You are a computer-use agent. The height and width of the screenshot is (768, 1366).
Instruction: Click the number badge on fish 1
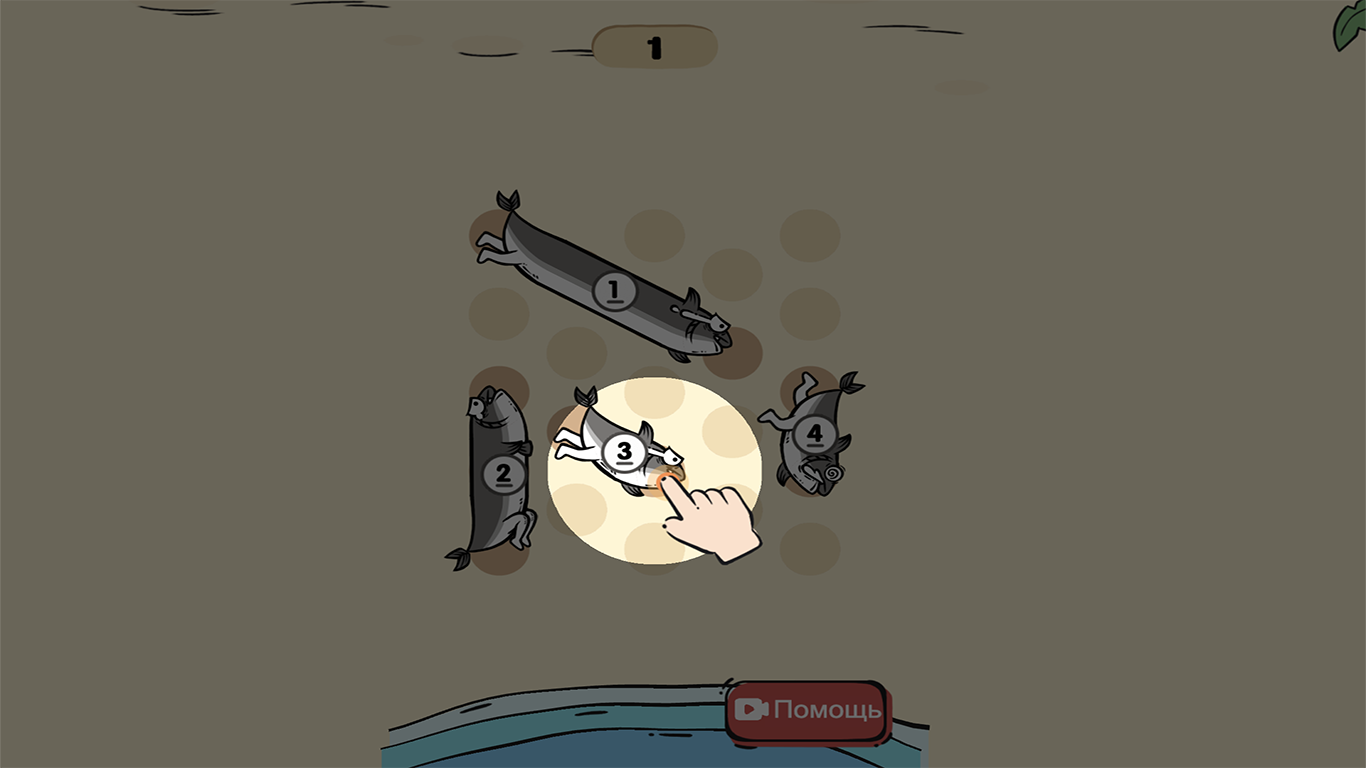(612, 292)
